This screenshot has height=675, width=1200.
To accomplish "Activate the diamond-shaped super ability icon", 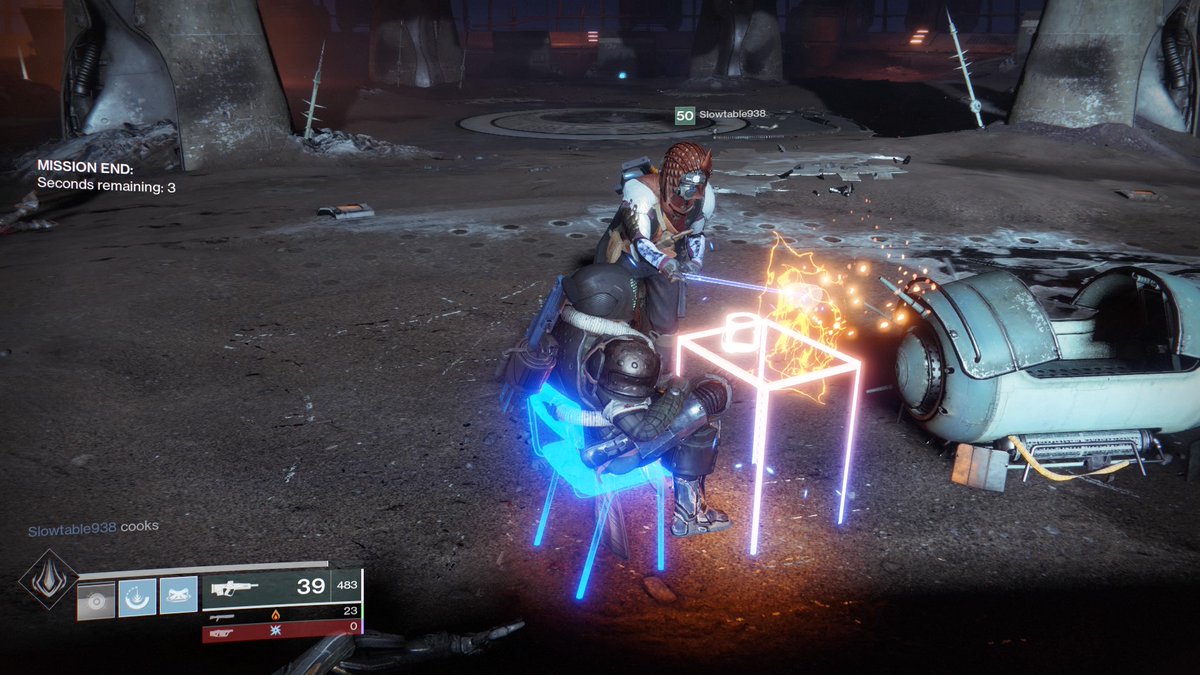I will point(48,579).
